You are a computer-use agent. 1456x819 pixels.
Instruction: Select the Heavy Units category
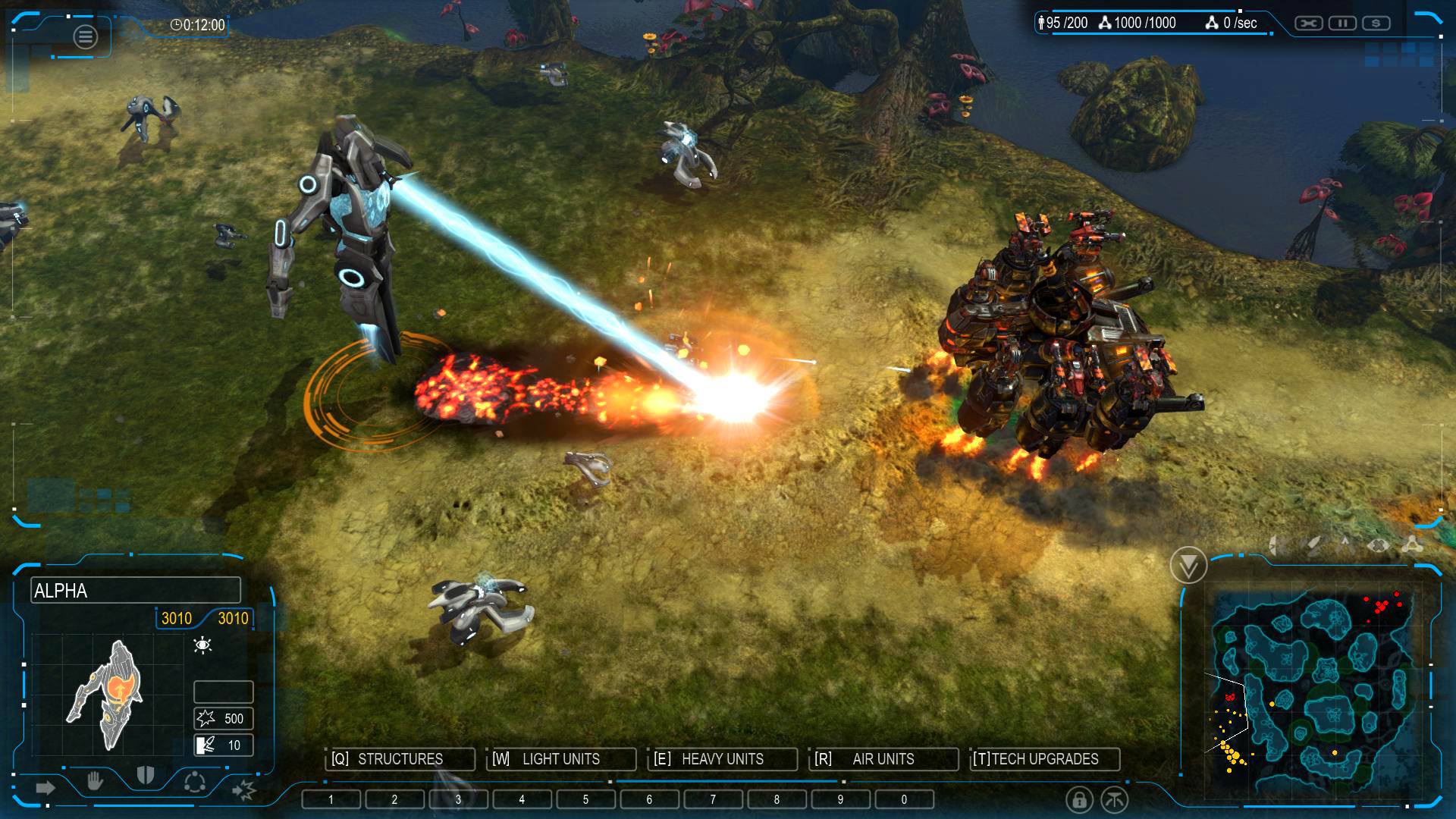tap(722, 759)
